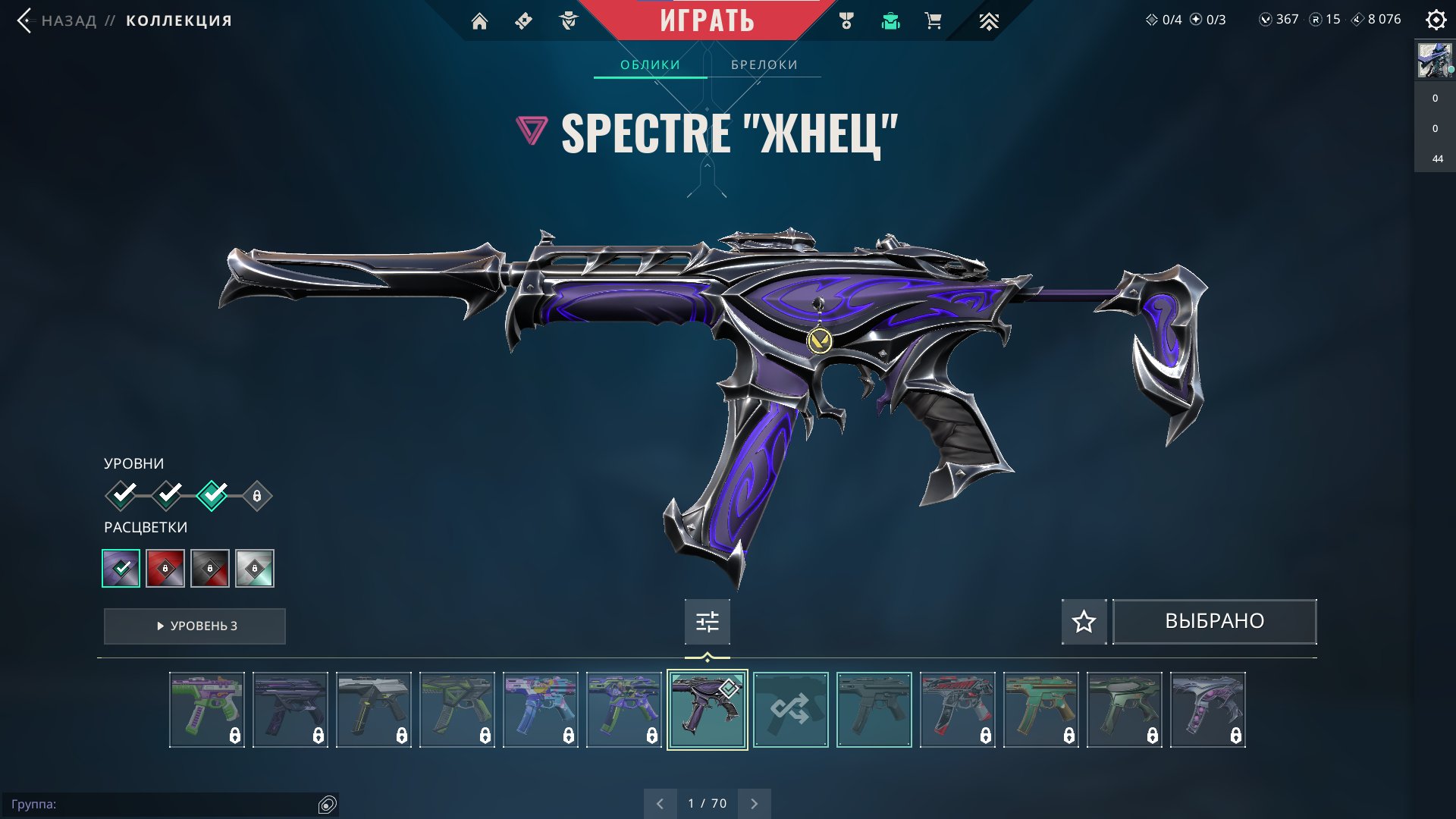The width and height of the screenshot is (1456, 819).
Task: Open offers via the diamond icon
Action: tap(522, 21)
